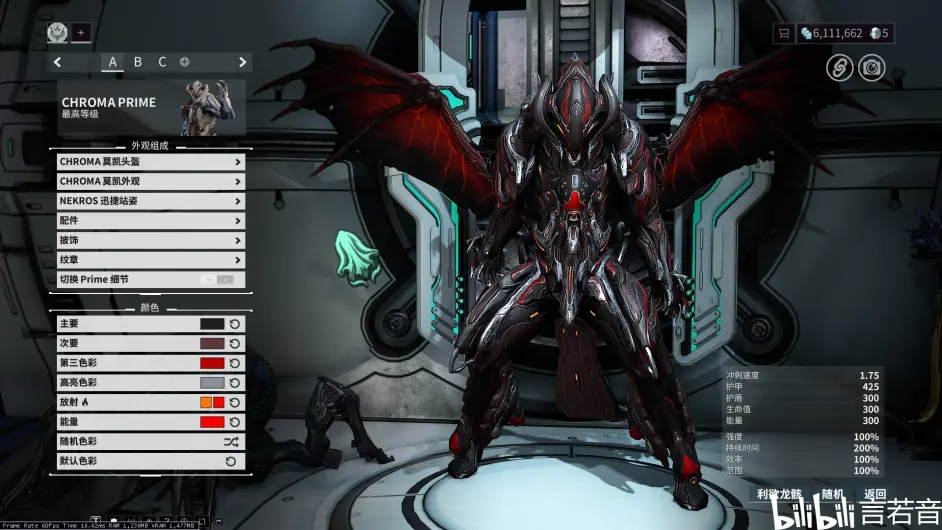Toggle the 切换 Prime 细节 switch

point(218,279)
